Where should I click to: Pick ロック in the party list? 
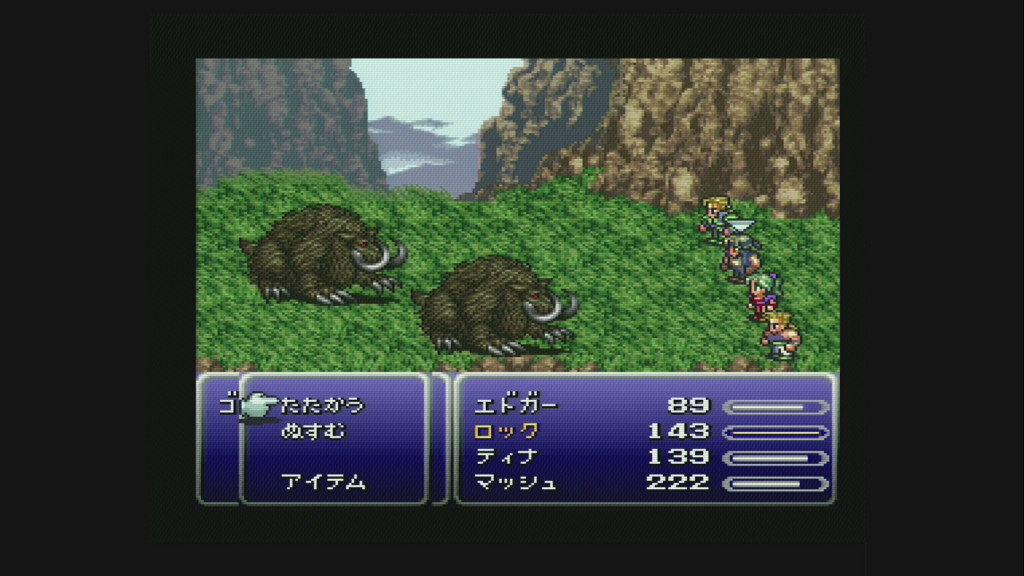point(506,431)
